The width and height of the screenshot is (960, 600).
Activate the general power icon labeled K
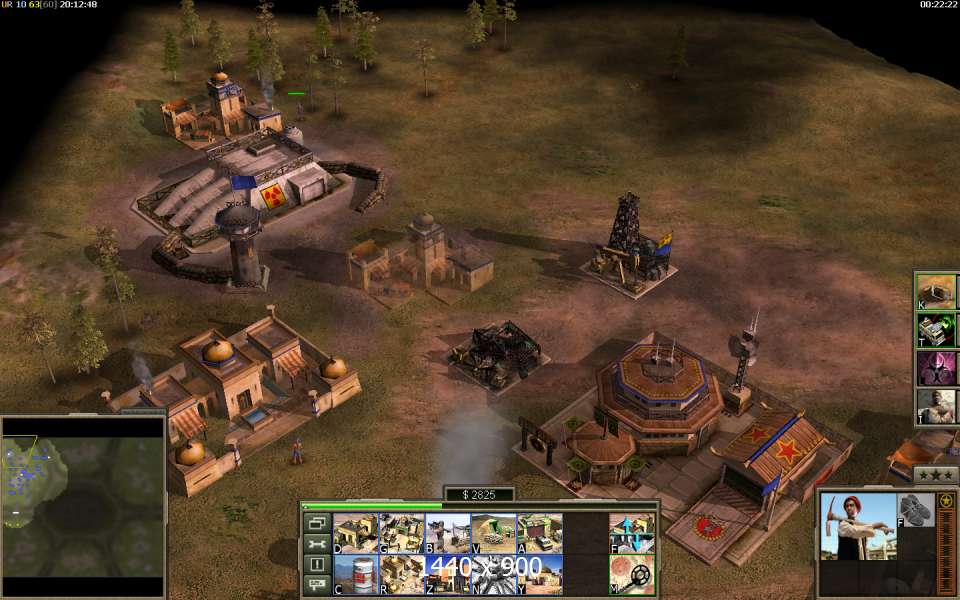point(936,291)
